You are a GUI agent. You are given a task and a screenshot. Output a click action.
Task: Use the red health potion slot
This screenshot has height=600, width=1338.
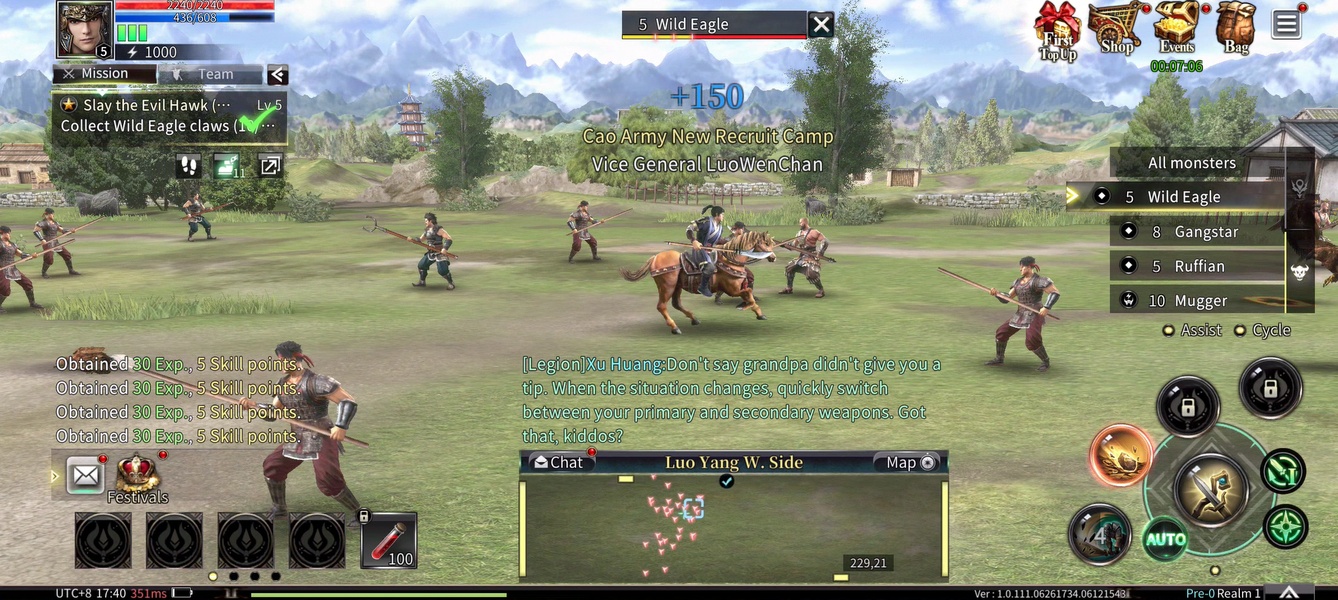pyautogui.click(x=389, y=540)
